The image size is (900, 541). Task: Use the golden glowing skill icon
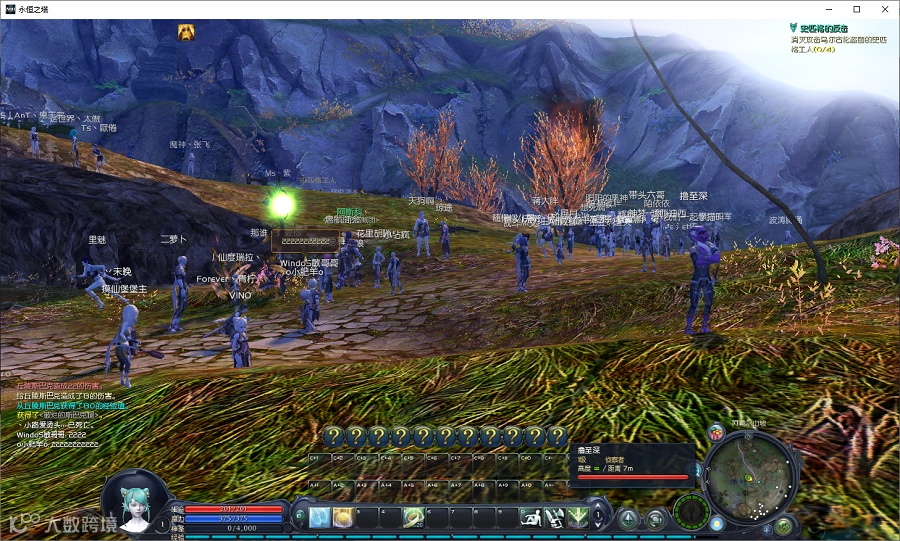[342, 517]
